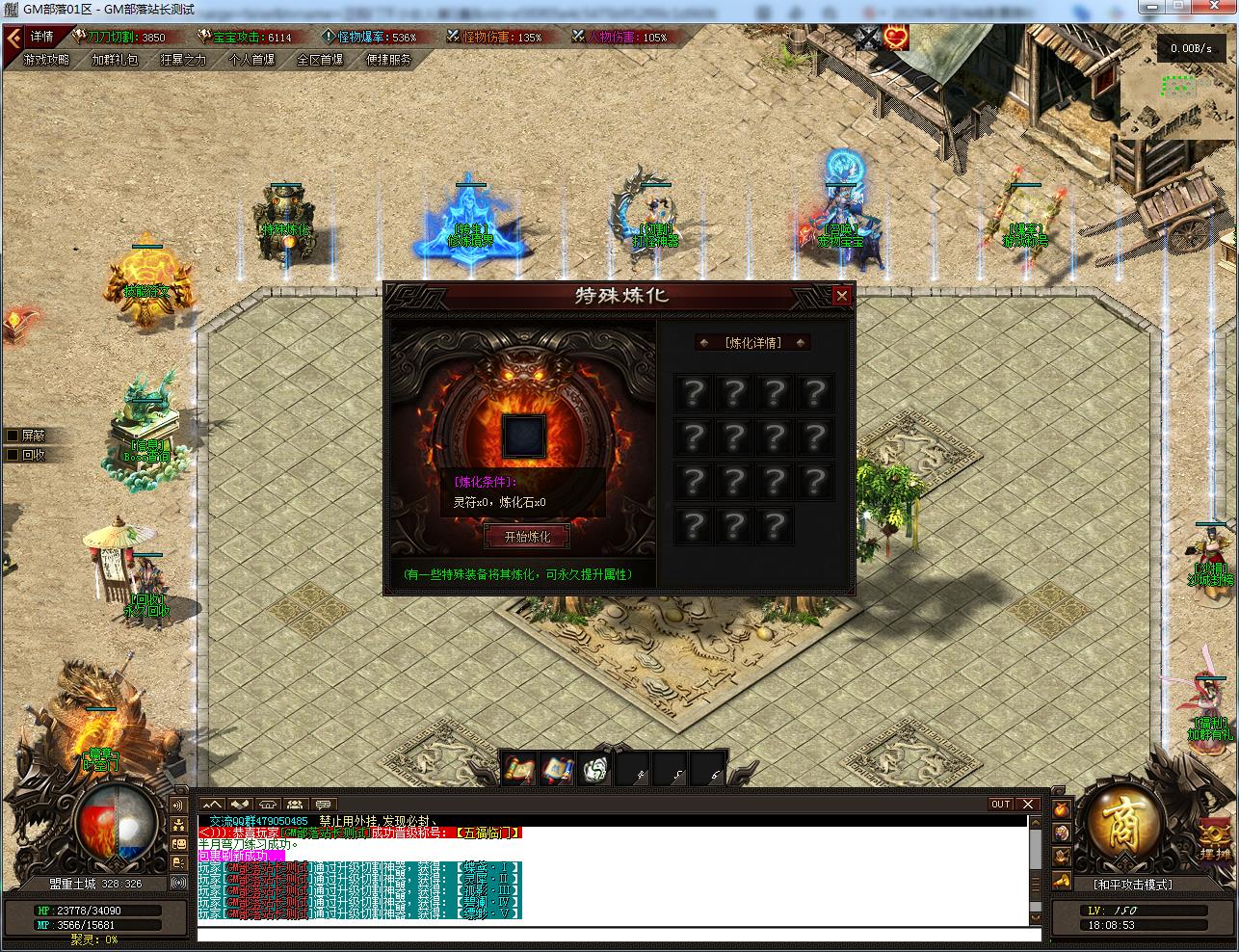Viewport: 1239px width, 952px height.
Task: Click the team members icon in chat toolbar
Action: [x=294, y=805]
